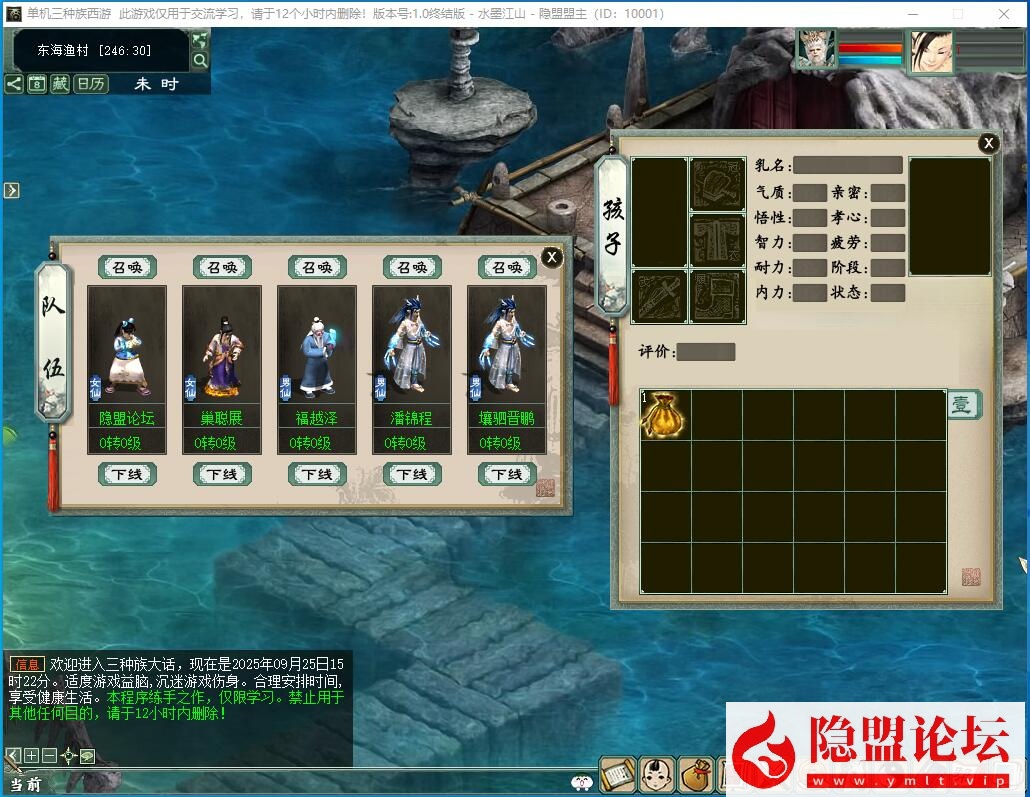Summon team member 隐盟论坛
Viewport: 1030px width, 797px height.
127,268
